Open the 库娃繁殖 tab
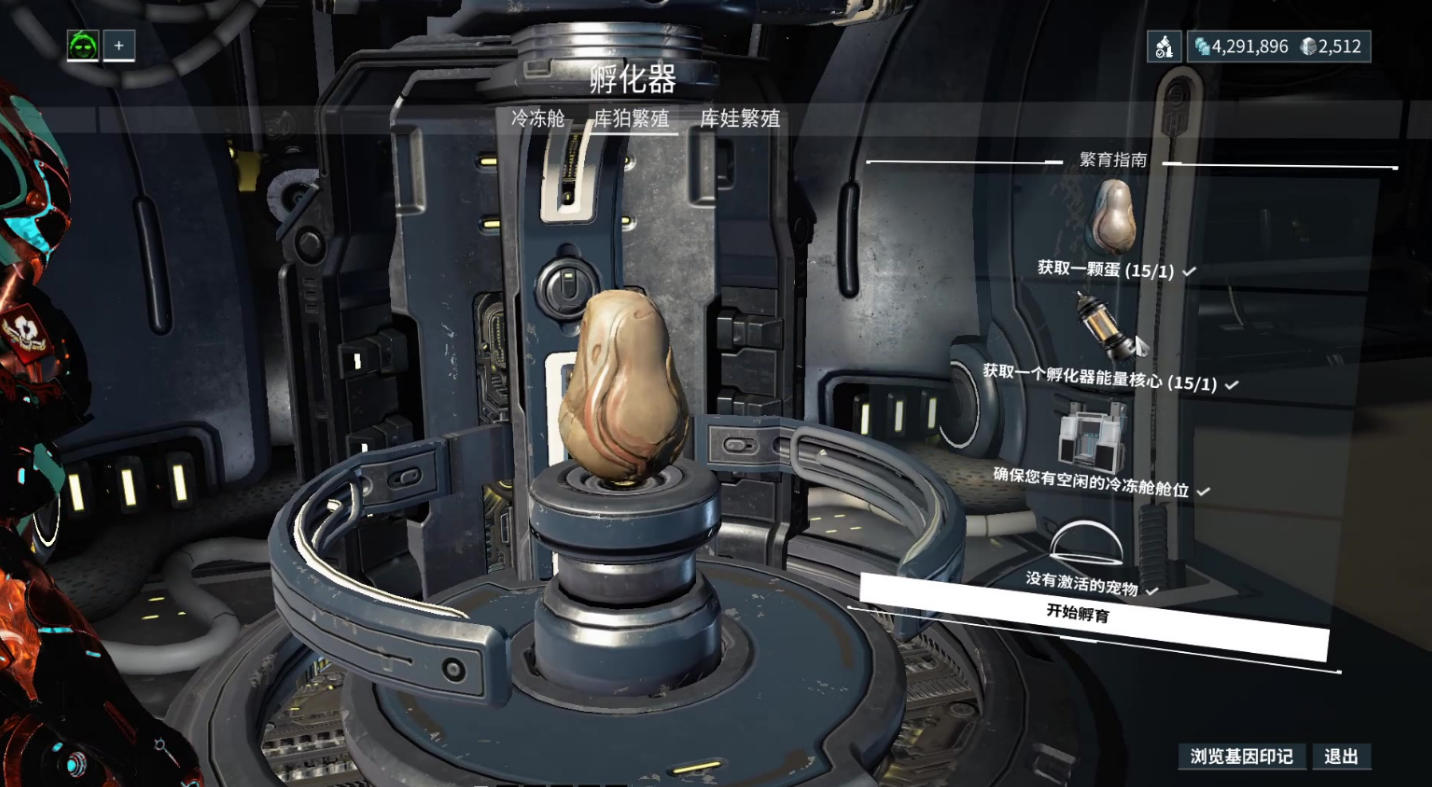1432x787 pixels. pos(739,119)
